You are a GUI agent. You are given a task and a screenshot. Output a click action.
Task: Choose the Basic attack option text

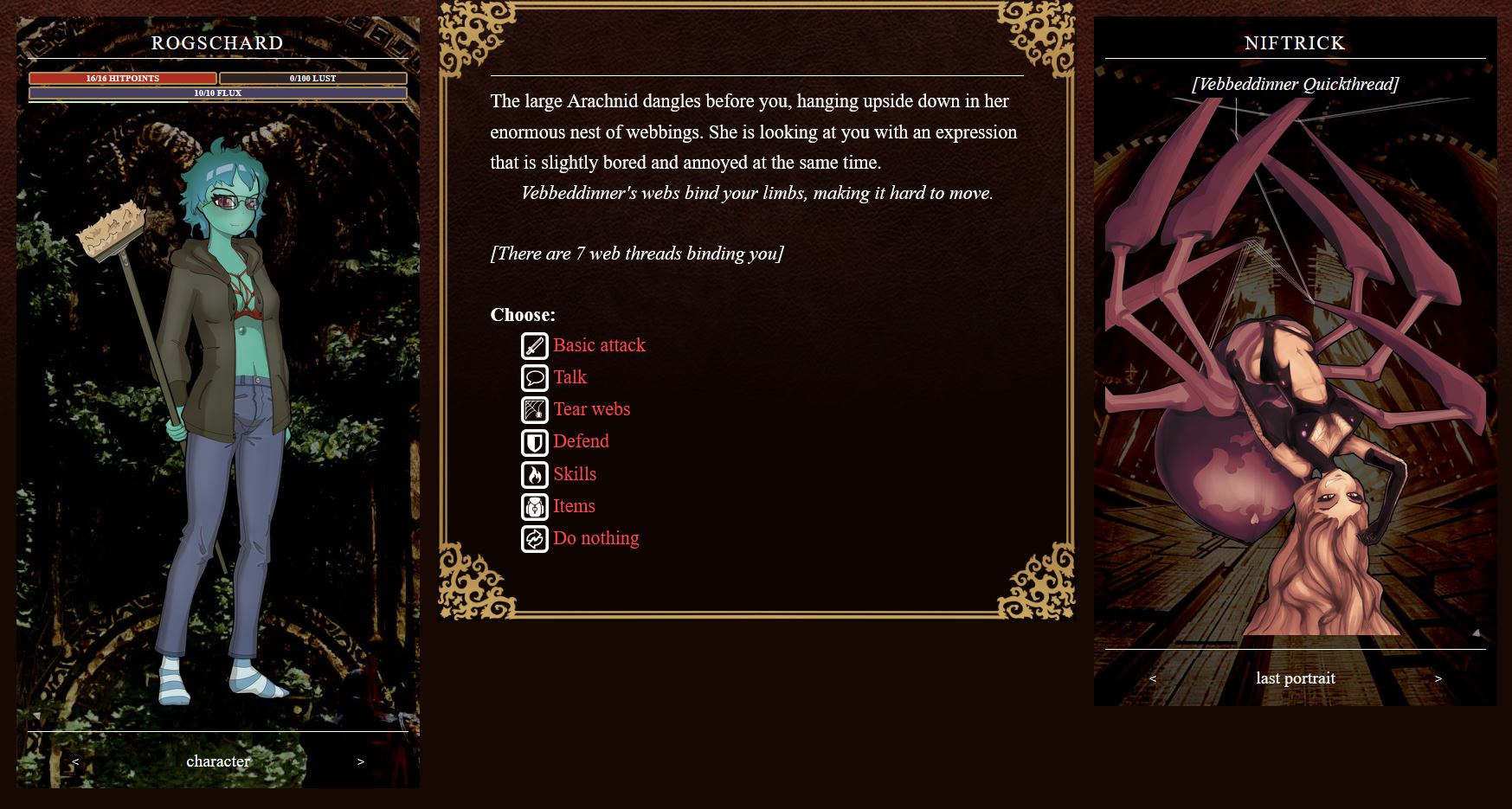click(599, 345)
